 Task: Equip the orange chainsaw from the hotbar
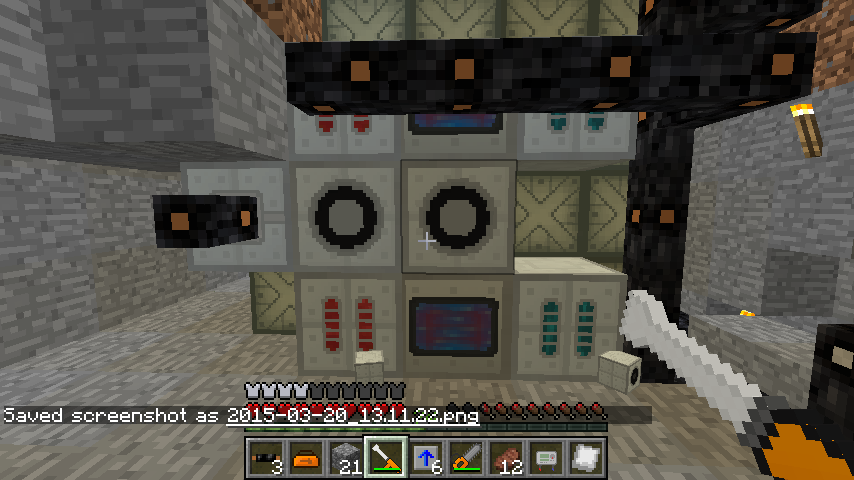pyautogui.click(x=466, y=457)
